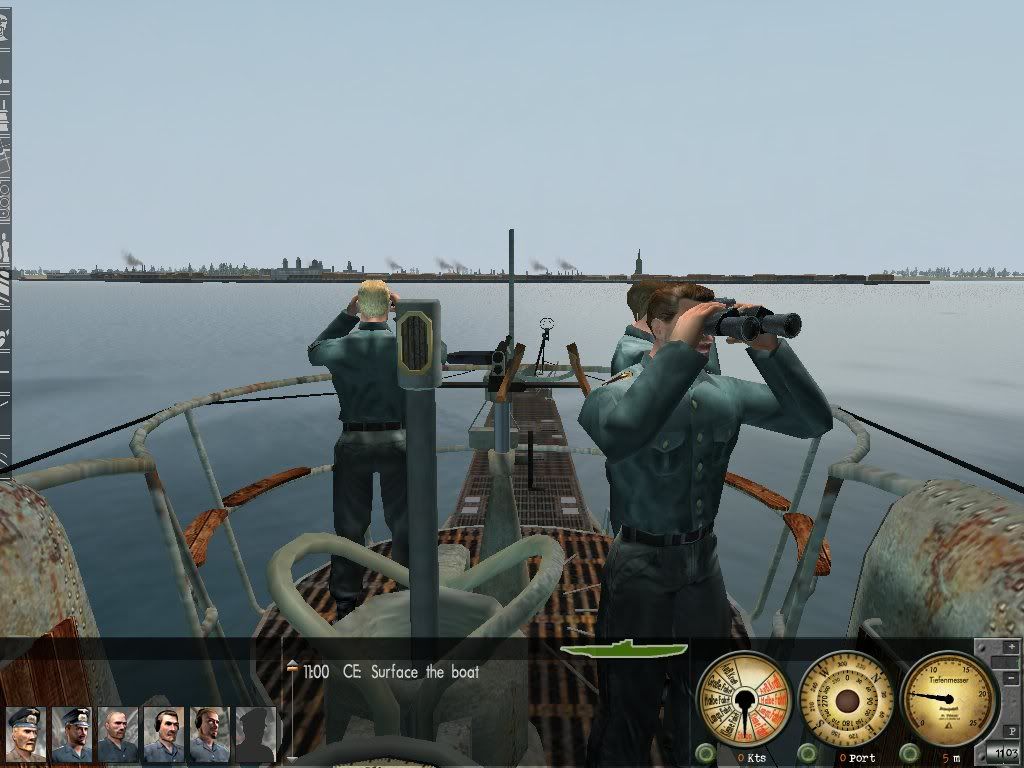Select the grey-mustached officer portrait
Viewport: 1024px width, 768px height.
pos(24,734)
